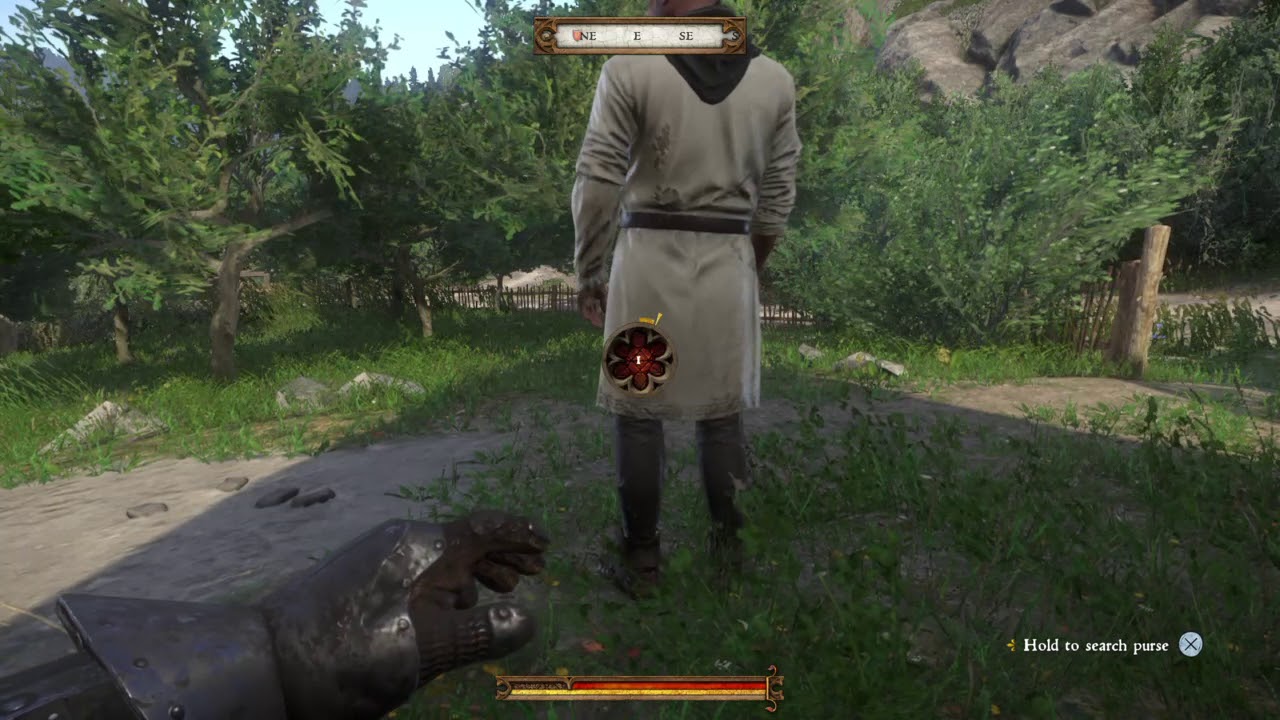Toggle the yellow bar segment marker
Screen dimensions: 1280x720
[600, 692]
